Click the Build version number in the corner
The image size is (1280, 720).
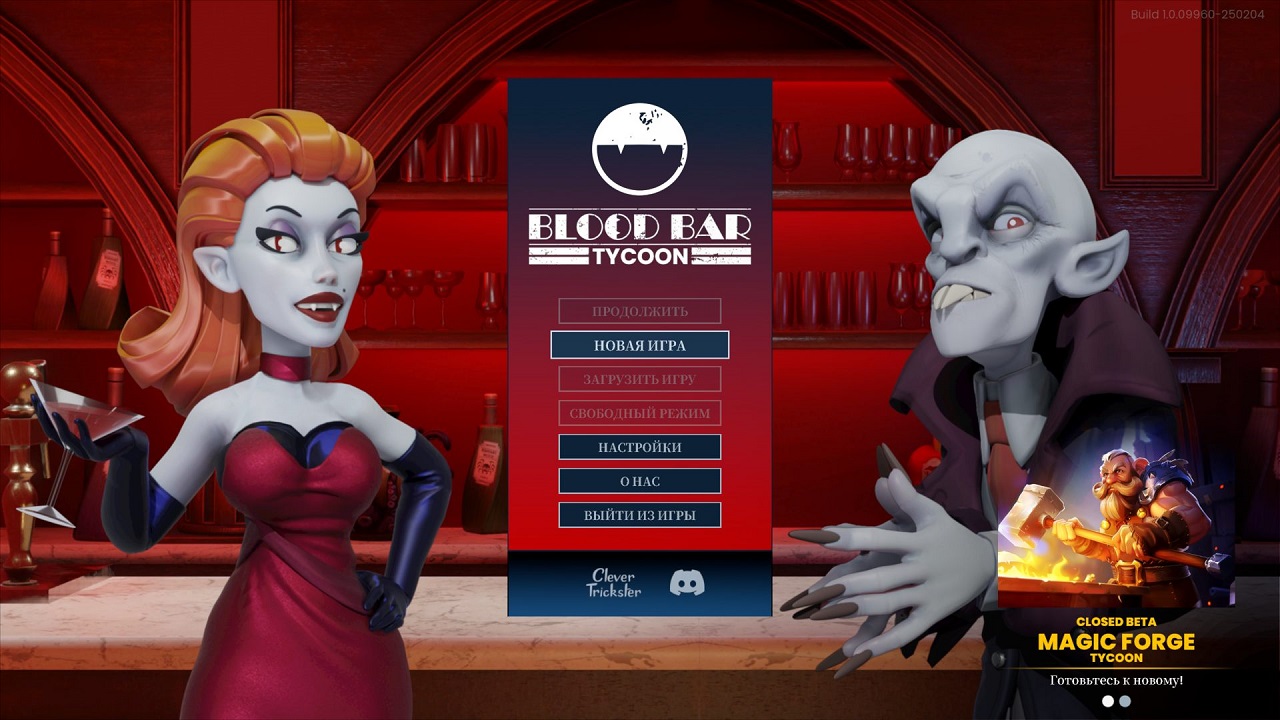coord(1196,13)
